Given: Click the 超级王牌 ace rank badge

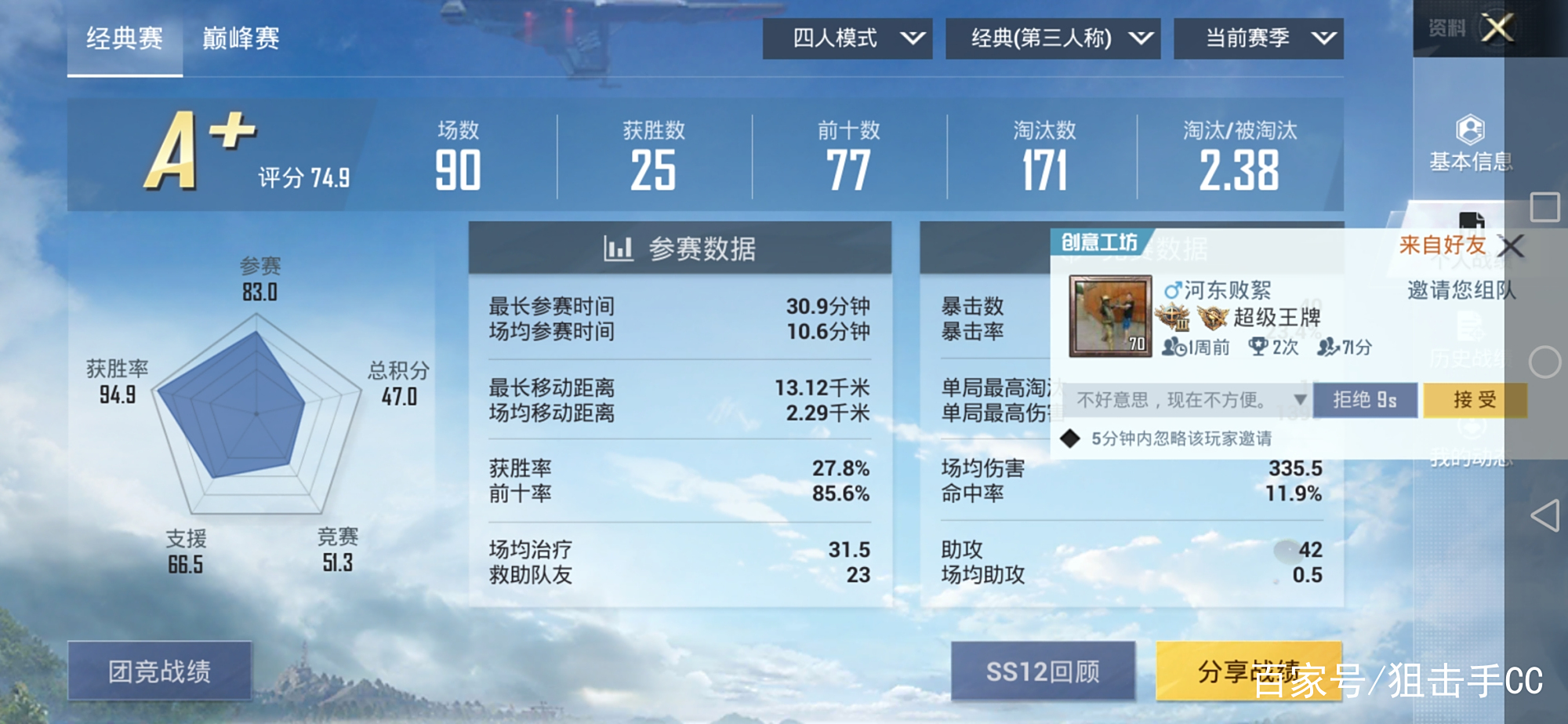Looking at the screenshot, I should pos(1214,315).
